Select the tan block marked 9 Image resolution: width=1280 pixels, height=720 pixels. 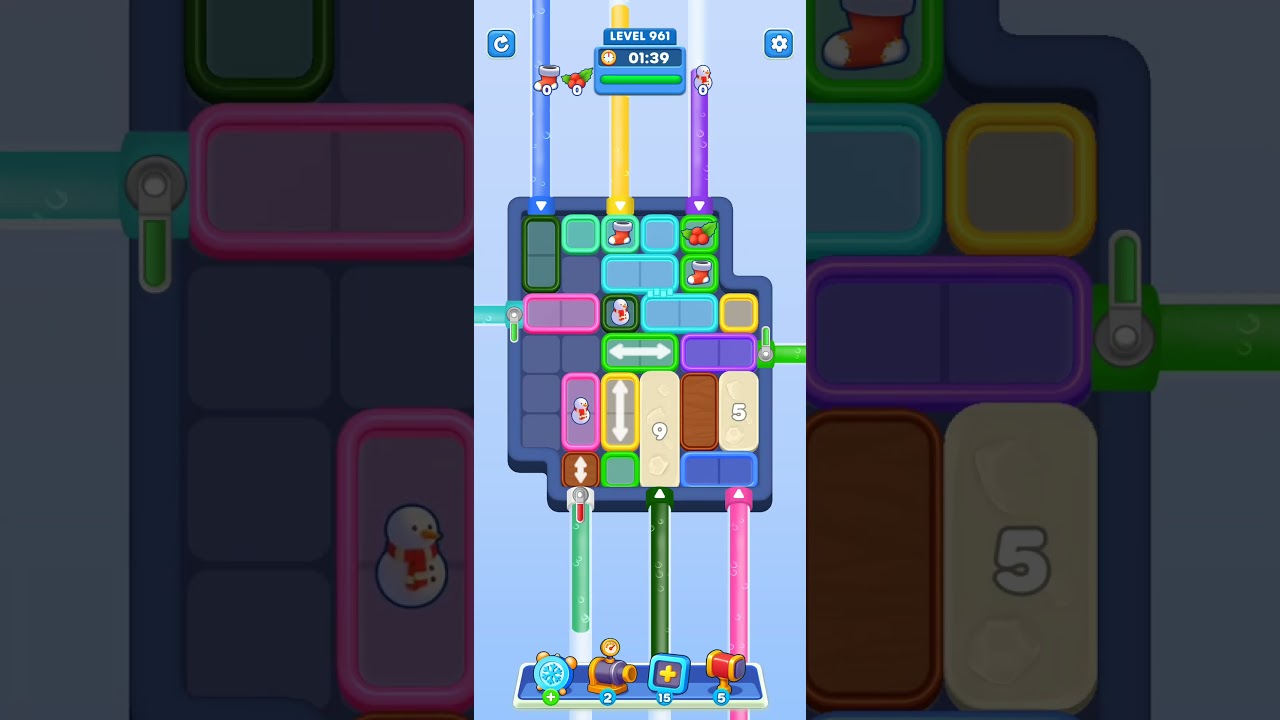(659, 428)
